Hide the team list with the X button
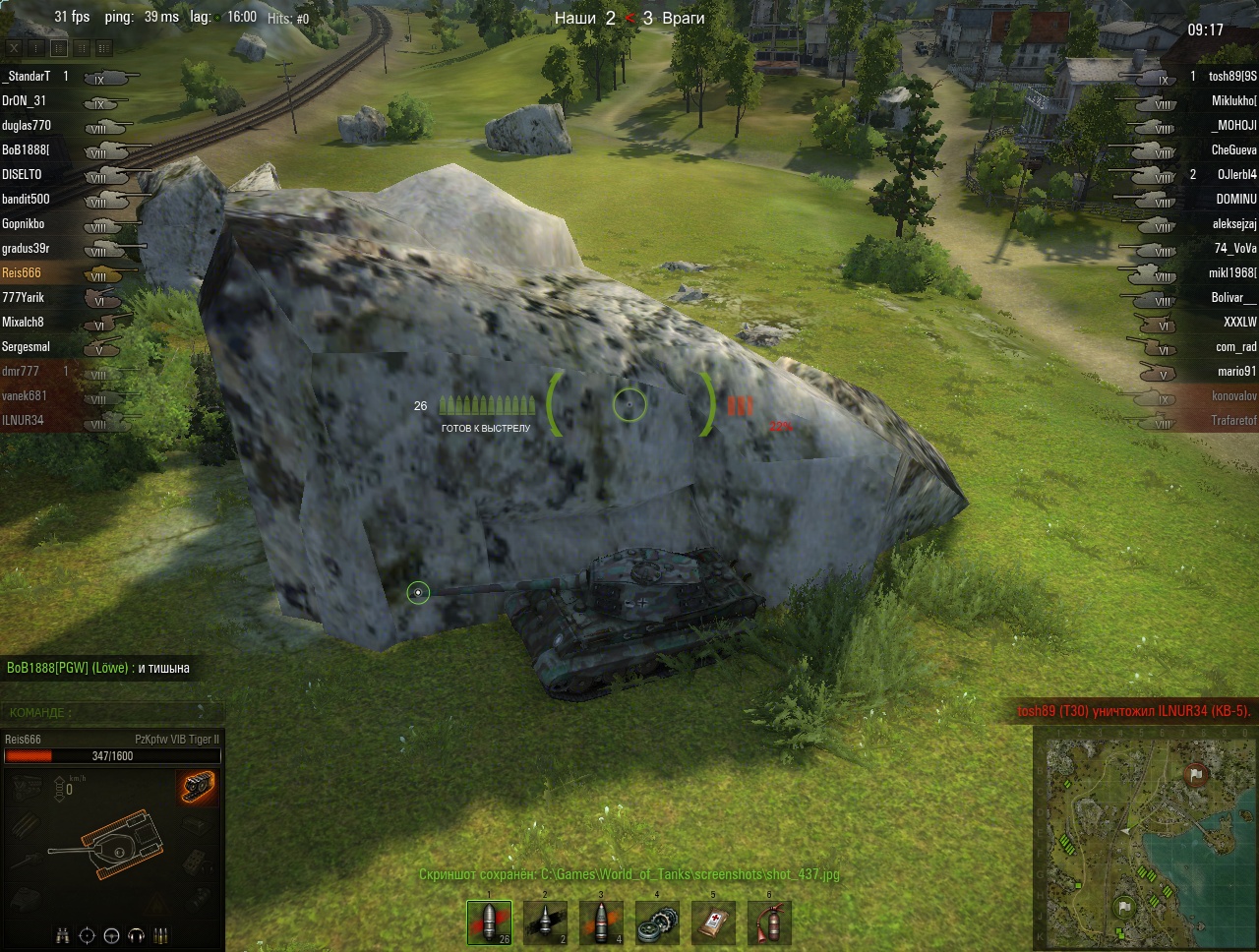This screenshot has height=952, width=1259. point(14,46)
